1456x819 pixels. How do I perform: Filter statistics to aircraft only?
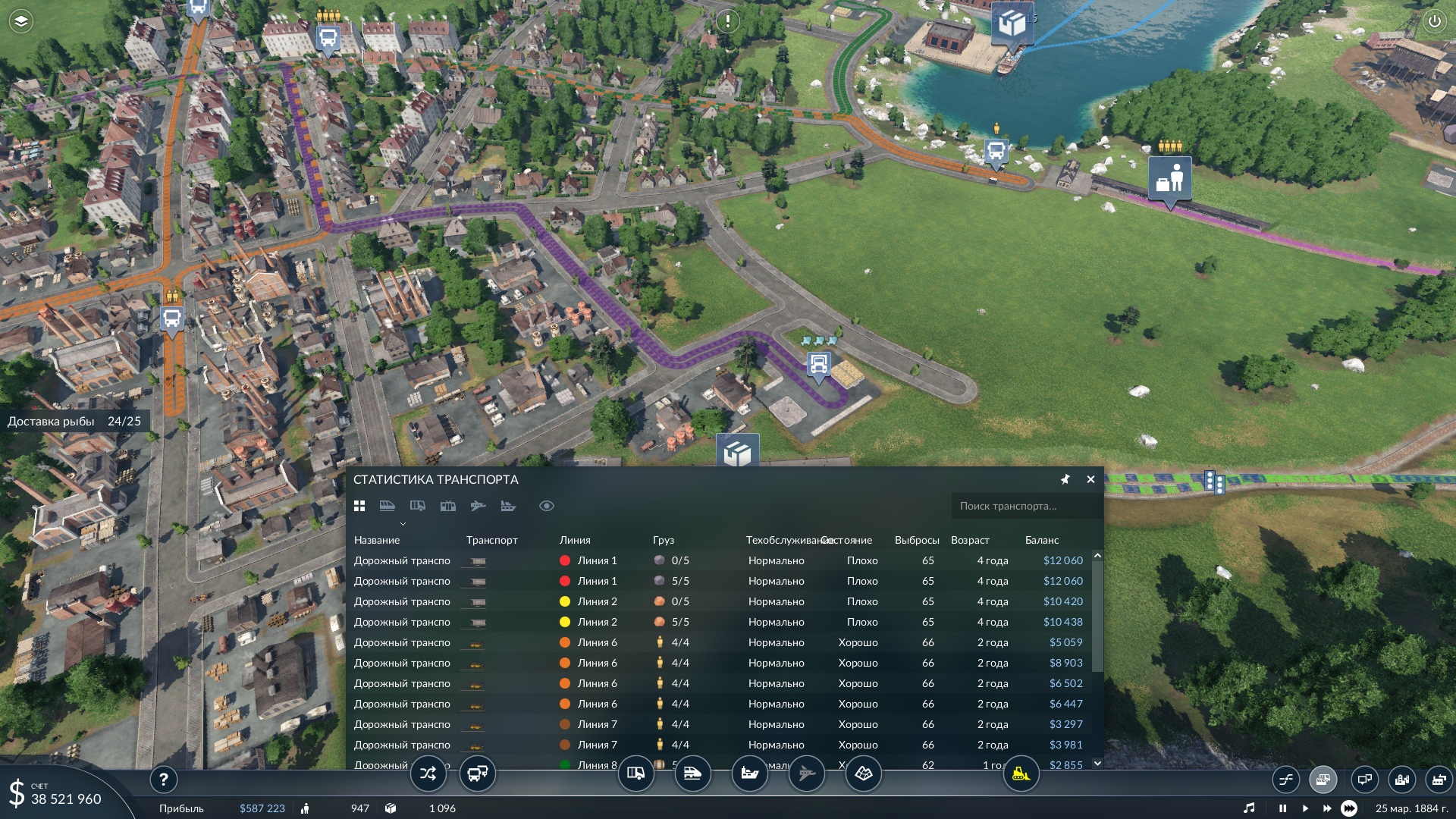(x=478, y=506)
